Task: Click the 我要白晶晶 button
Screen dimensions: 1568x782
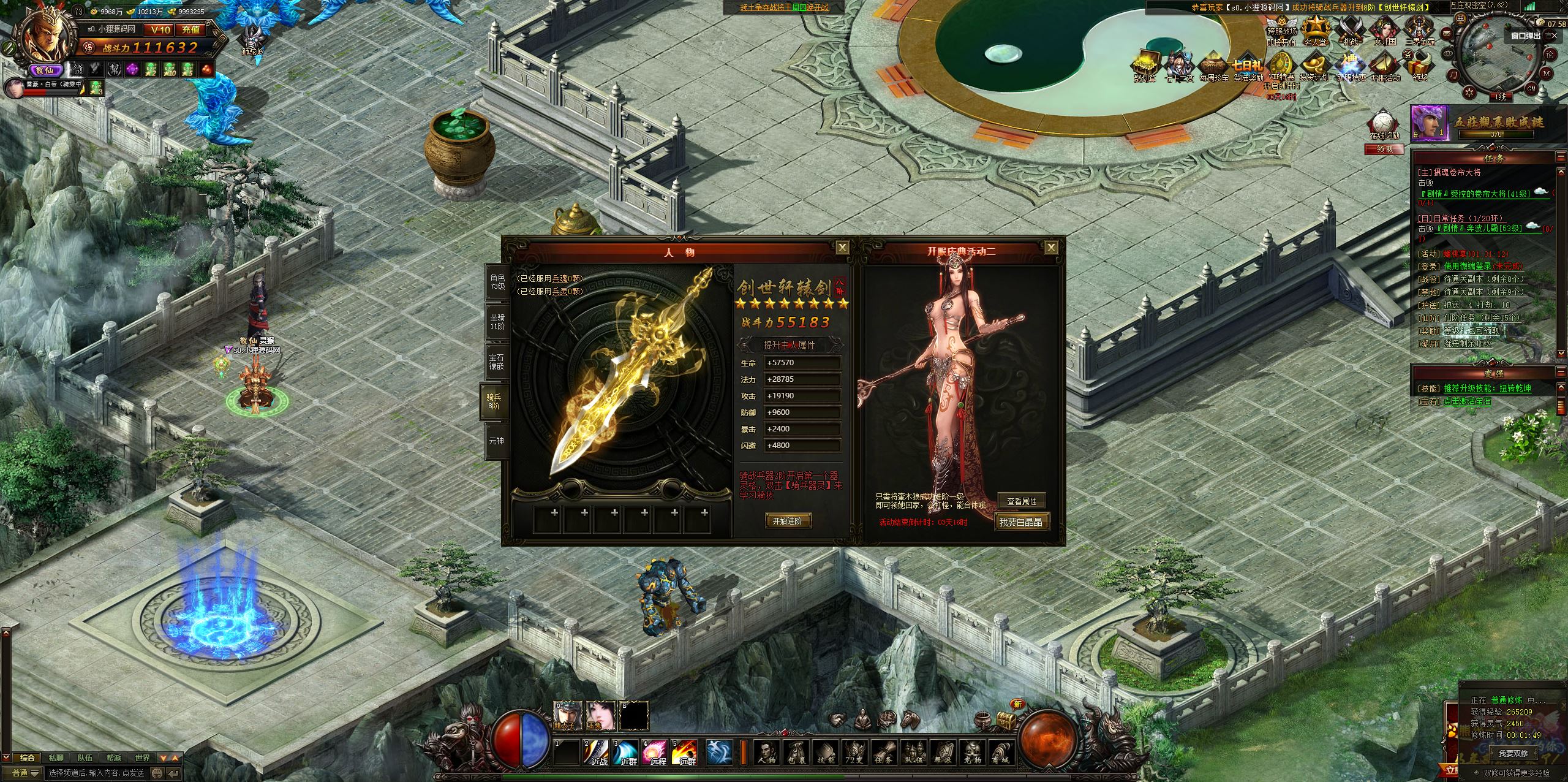Action: [1020, 522]
